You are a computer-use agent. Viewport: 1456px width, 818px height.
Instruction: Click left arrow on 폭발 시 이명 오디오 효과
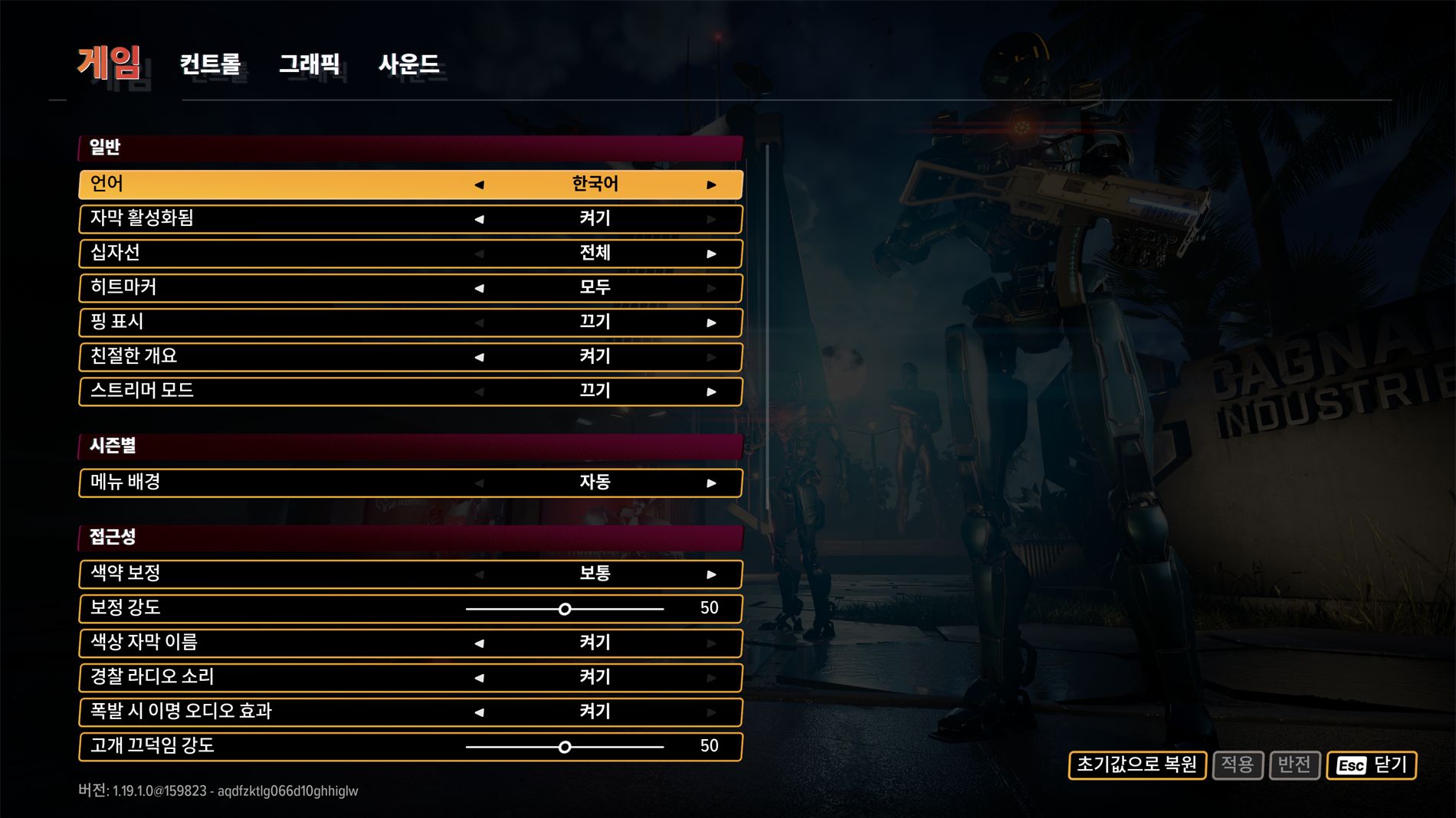479,712
